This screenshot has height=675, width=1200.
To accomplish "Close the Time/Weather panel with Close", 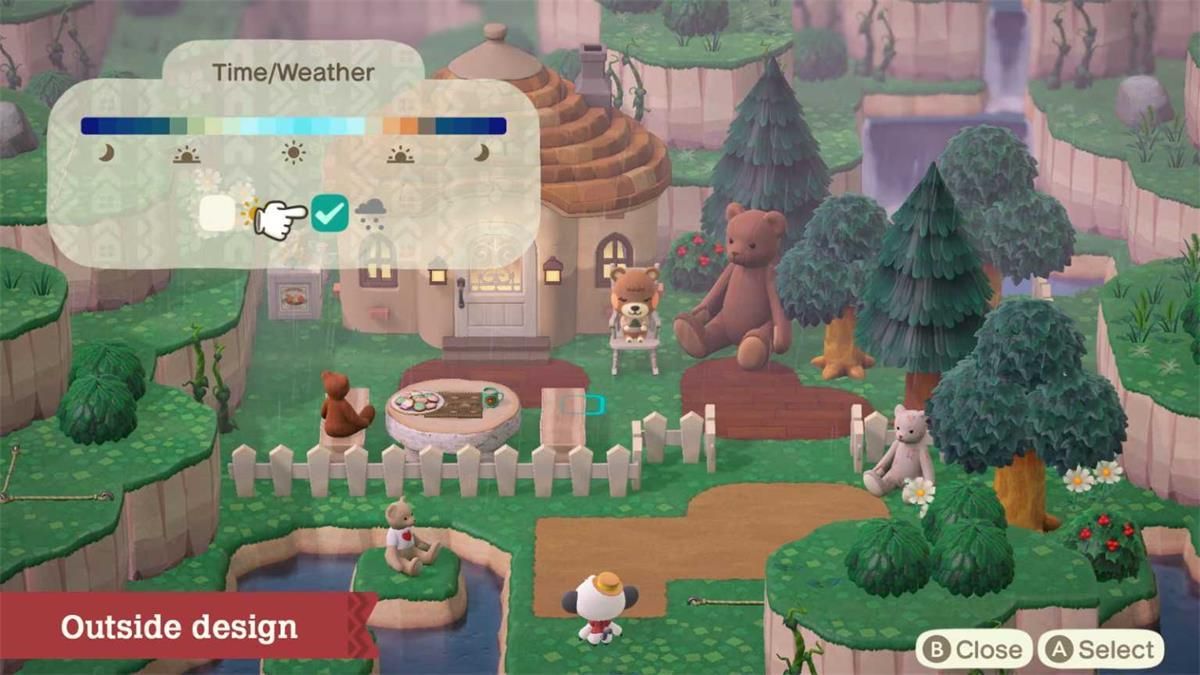I will click(x=975, y=650).
